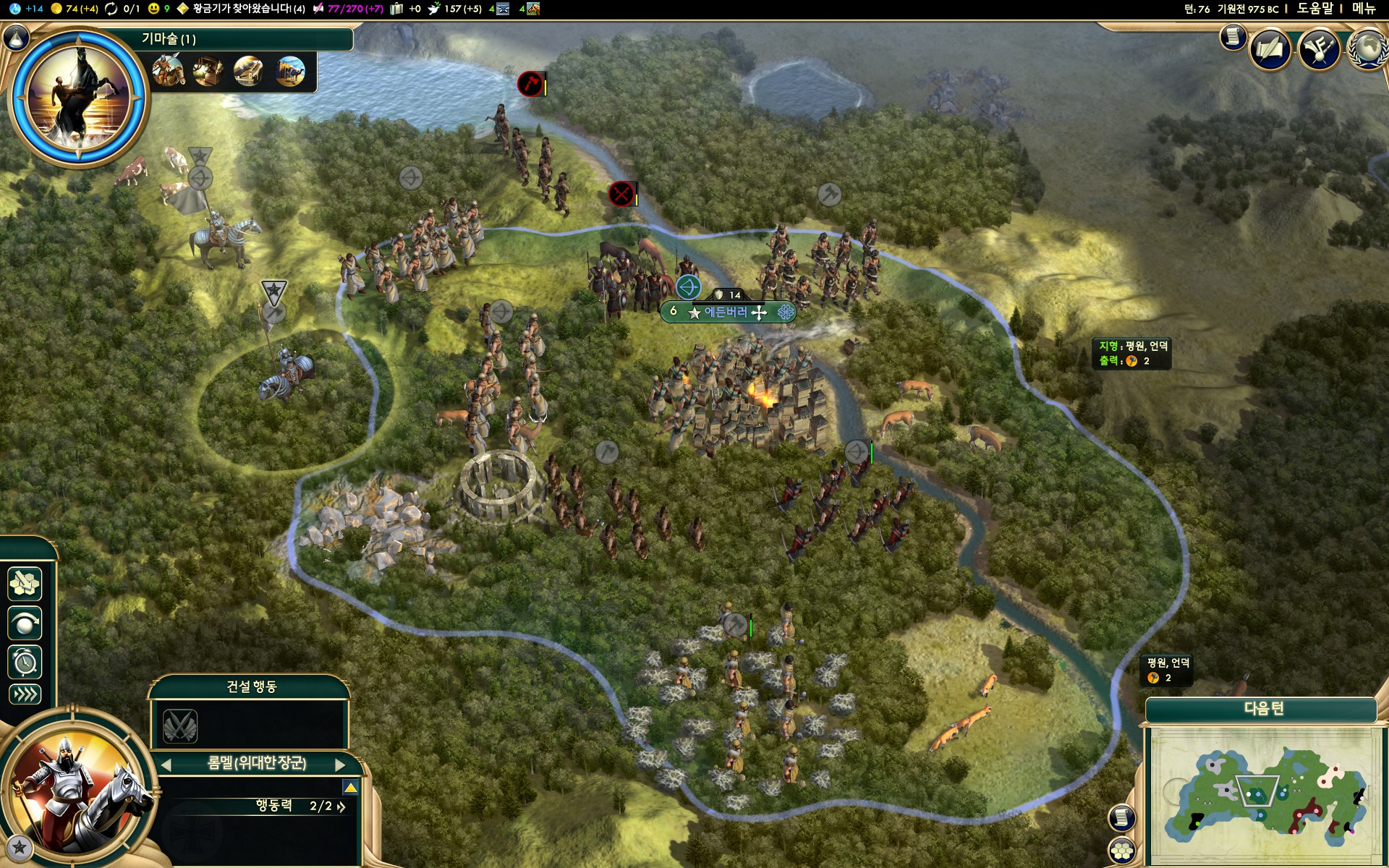The image size is (1389, 868).
Task: Activate the alarm clock sleep action
Action: [25, 662]
